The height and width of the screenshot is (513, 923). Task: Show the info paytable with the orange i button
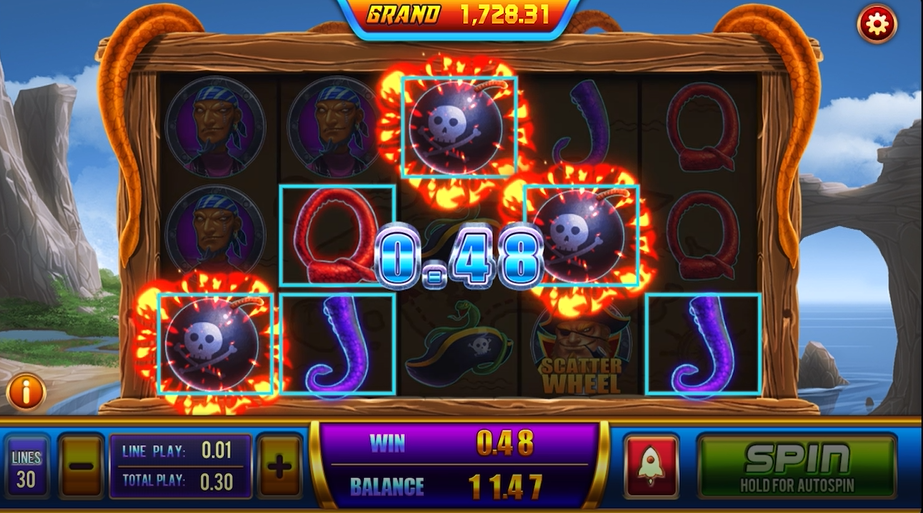(25, 391)
